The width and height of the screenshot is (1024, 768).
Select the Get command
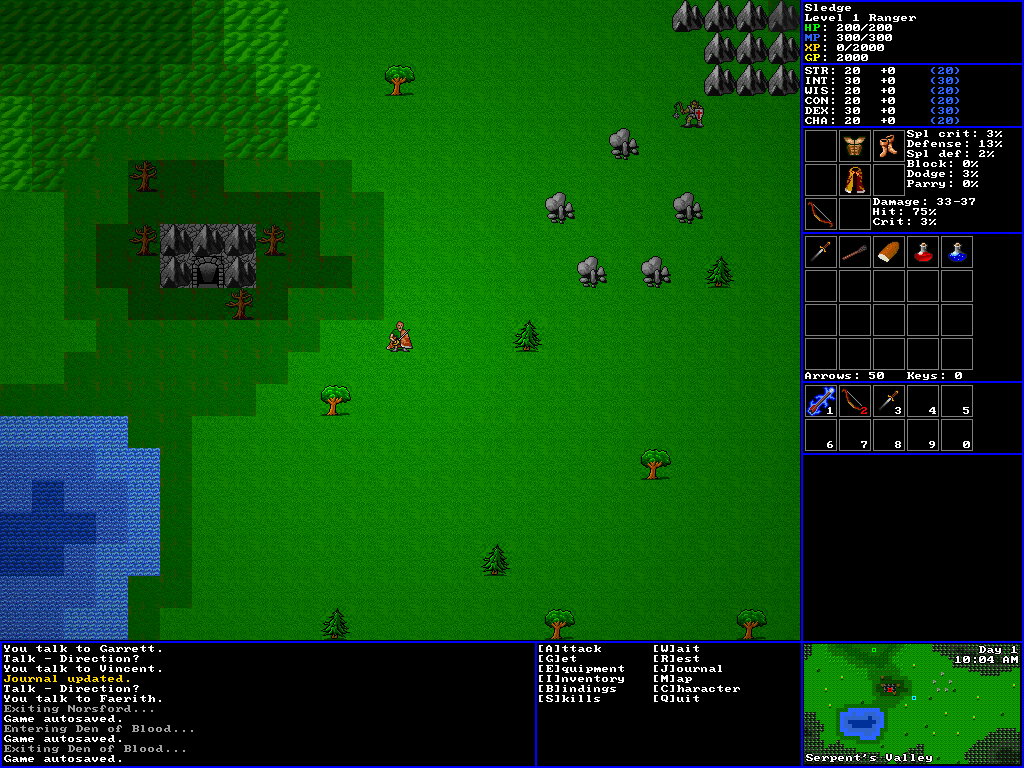[x=559, y=659]
